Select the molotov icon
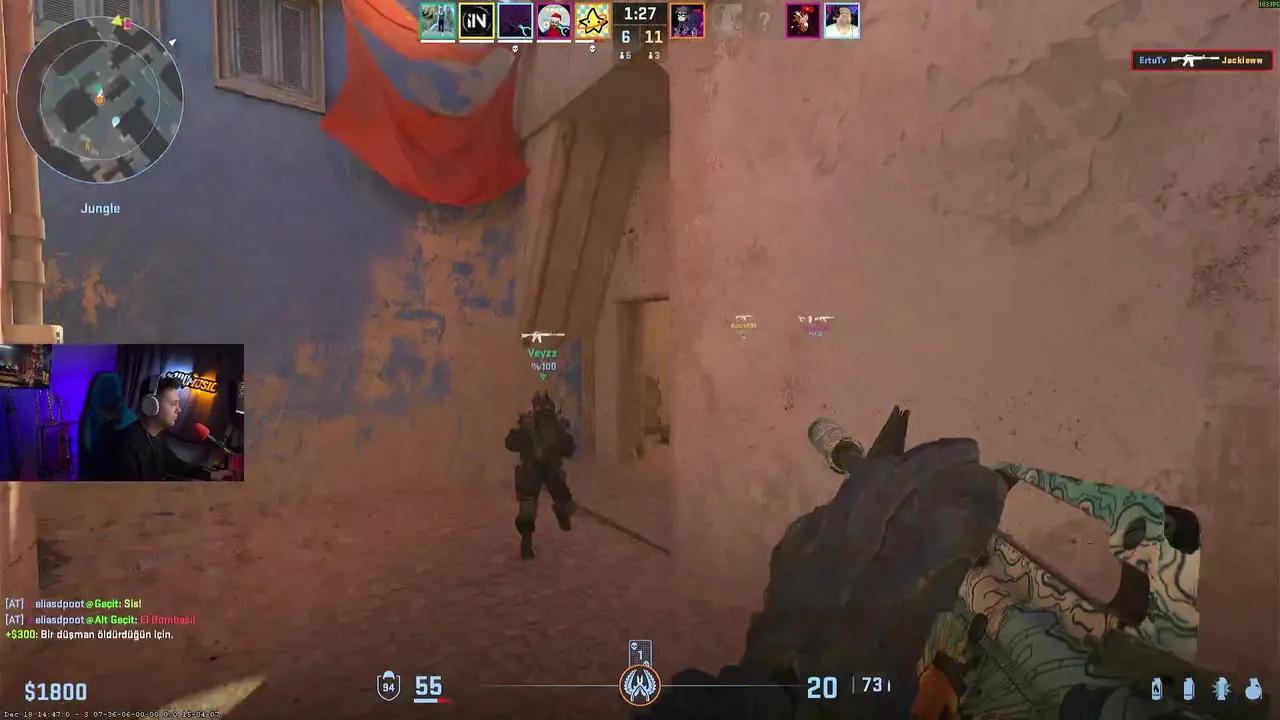 tap(1157, 690)
